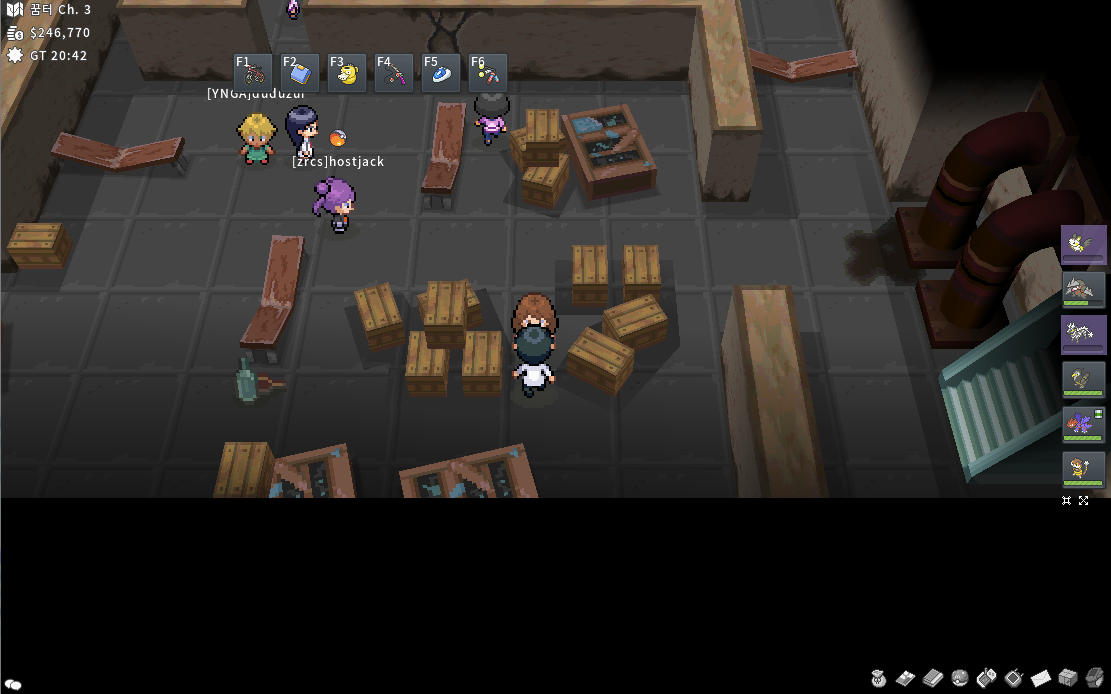1111x694 pixels.
Task: Open the chat bubble icon
Action: (14, 684)
